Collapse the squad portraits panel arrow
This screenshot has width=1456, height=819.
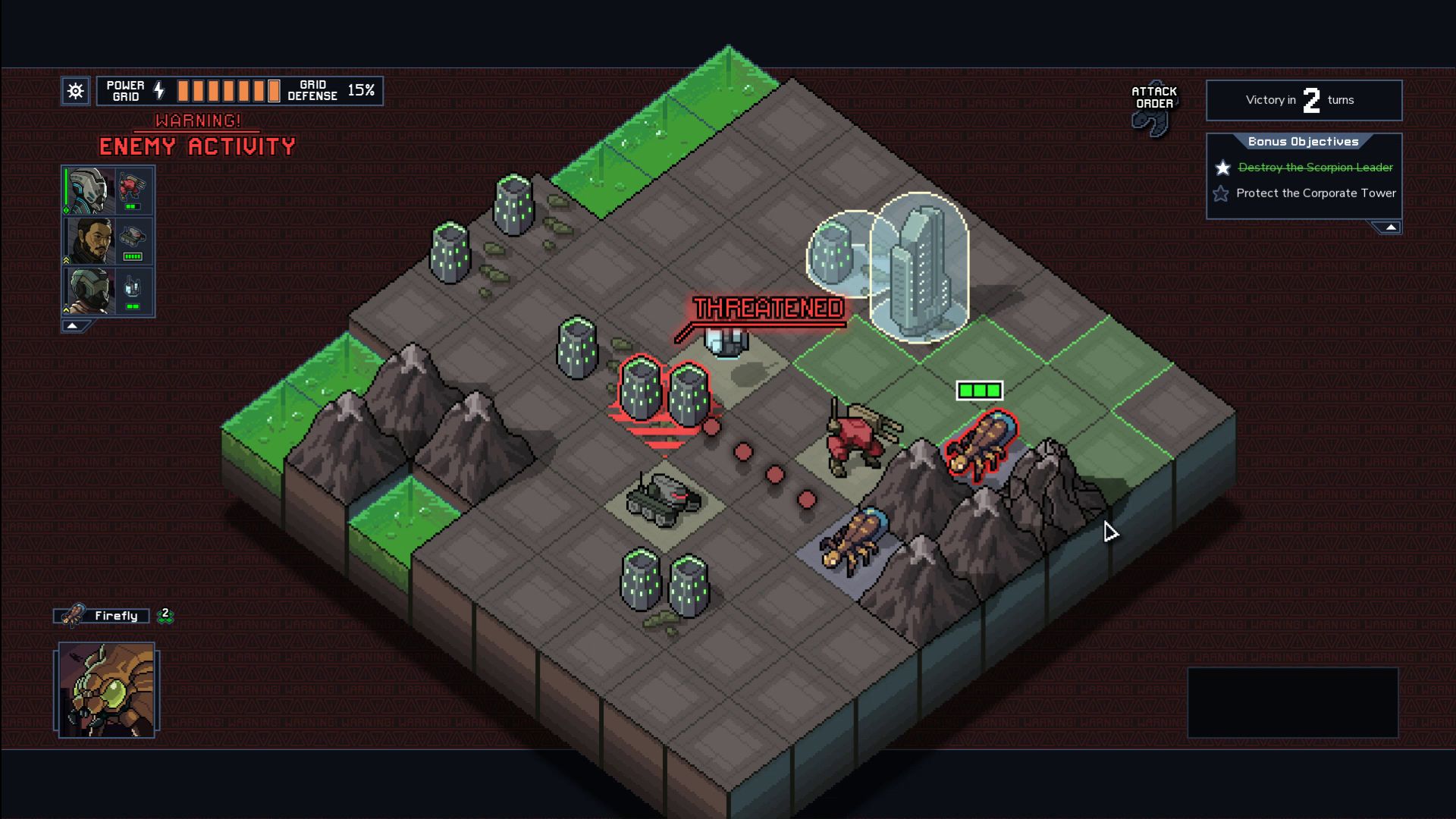point(73,326)
